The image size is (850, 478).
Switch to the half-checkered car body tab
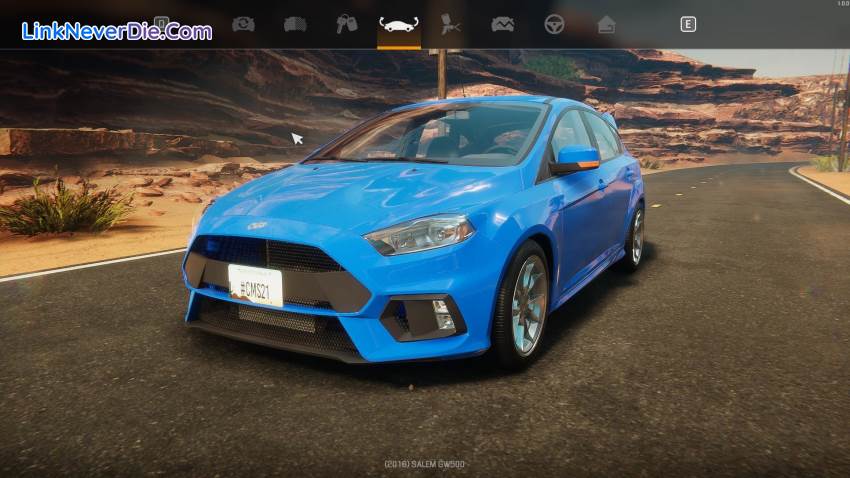click(x=295, y=24)
